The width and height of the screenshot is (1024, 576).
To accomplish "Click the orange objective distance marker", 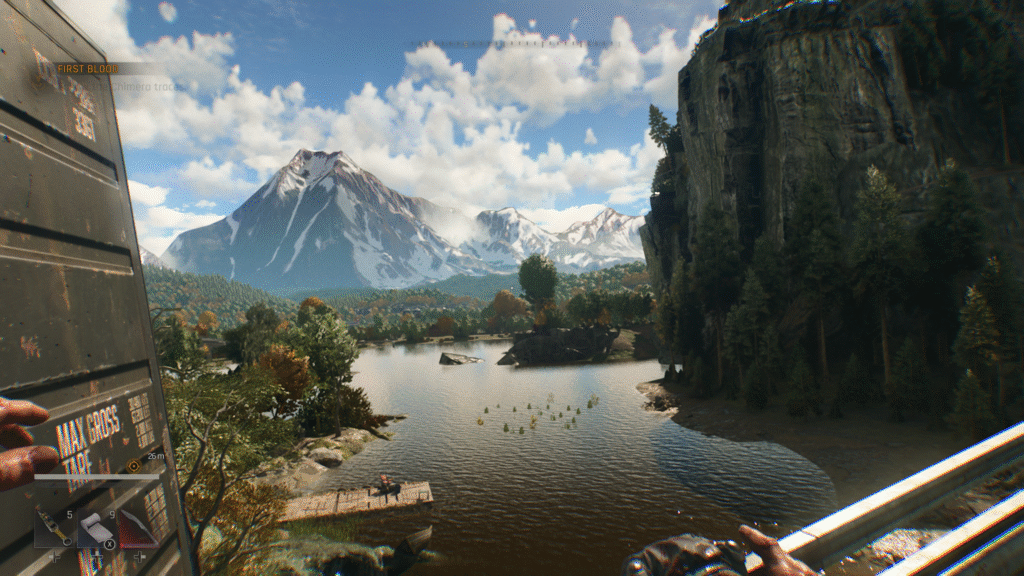I will click(x=134, y=465).
